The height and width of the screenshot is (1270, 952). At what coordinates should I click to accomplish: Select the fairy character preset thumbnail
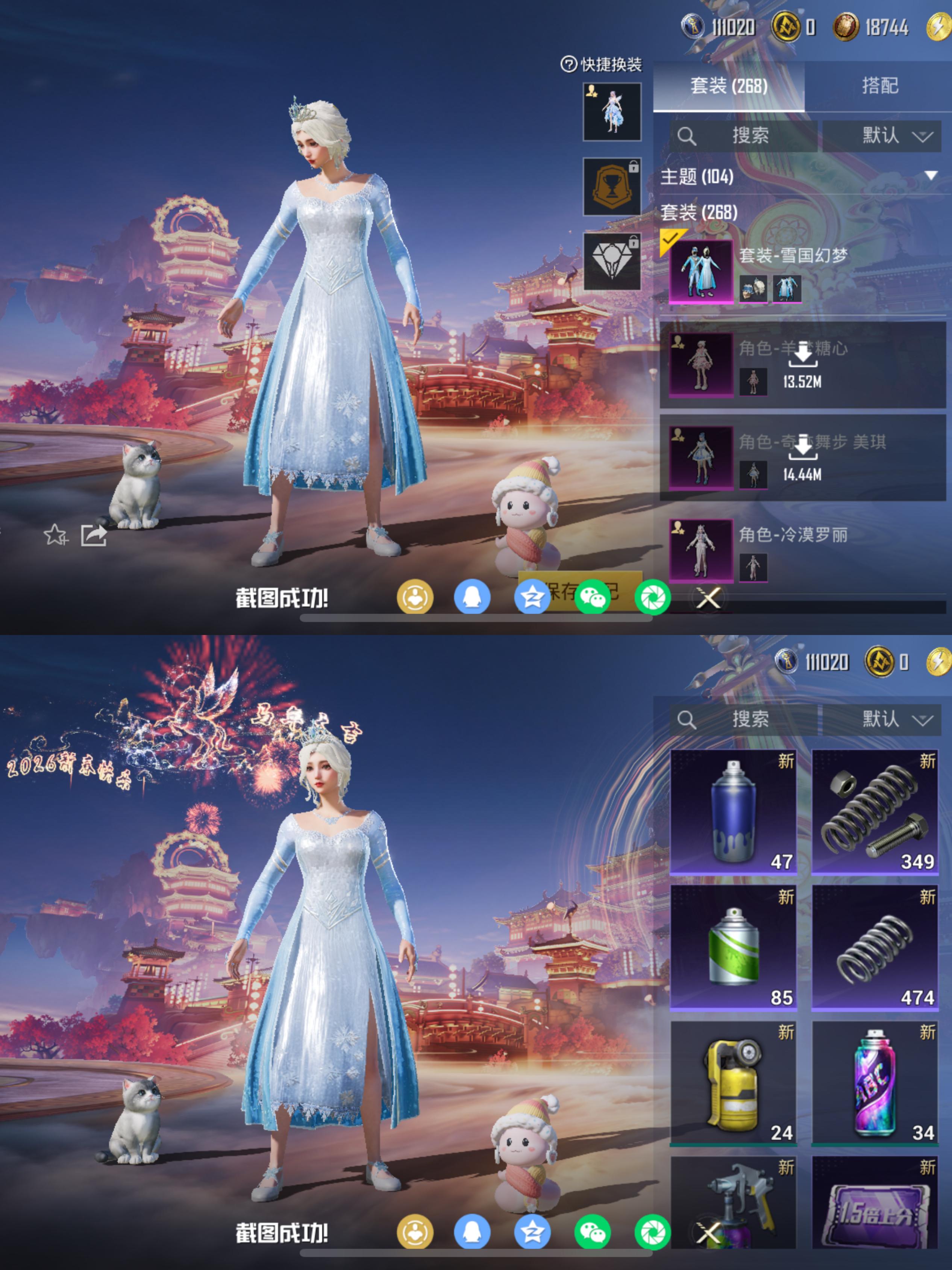(612, 112)
